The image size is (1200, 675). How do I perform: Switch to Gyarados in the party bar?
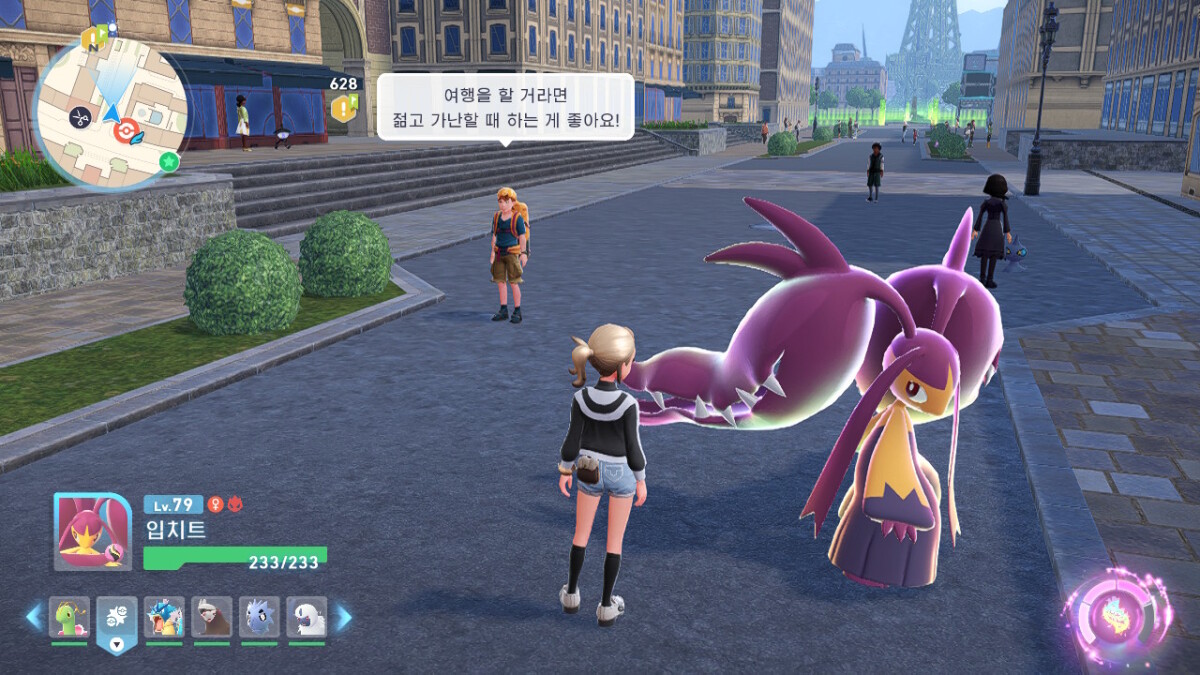(x=164, y=617)
